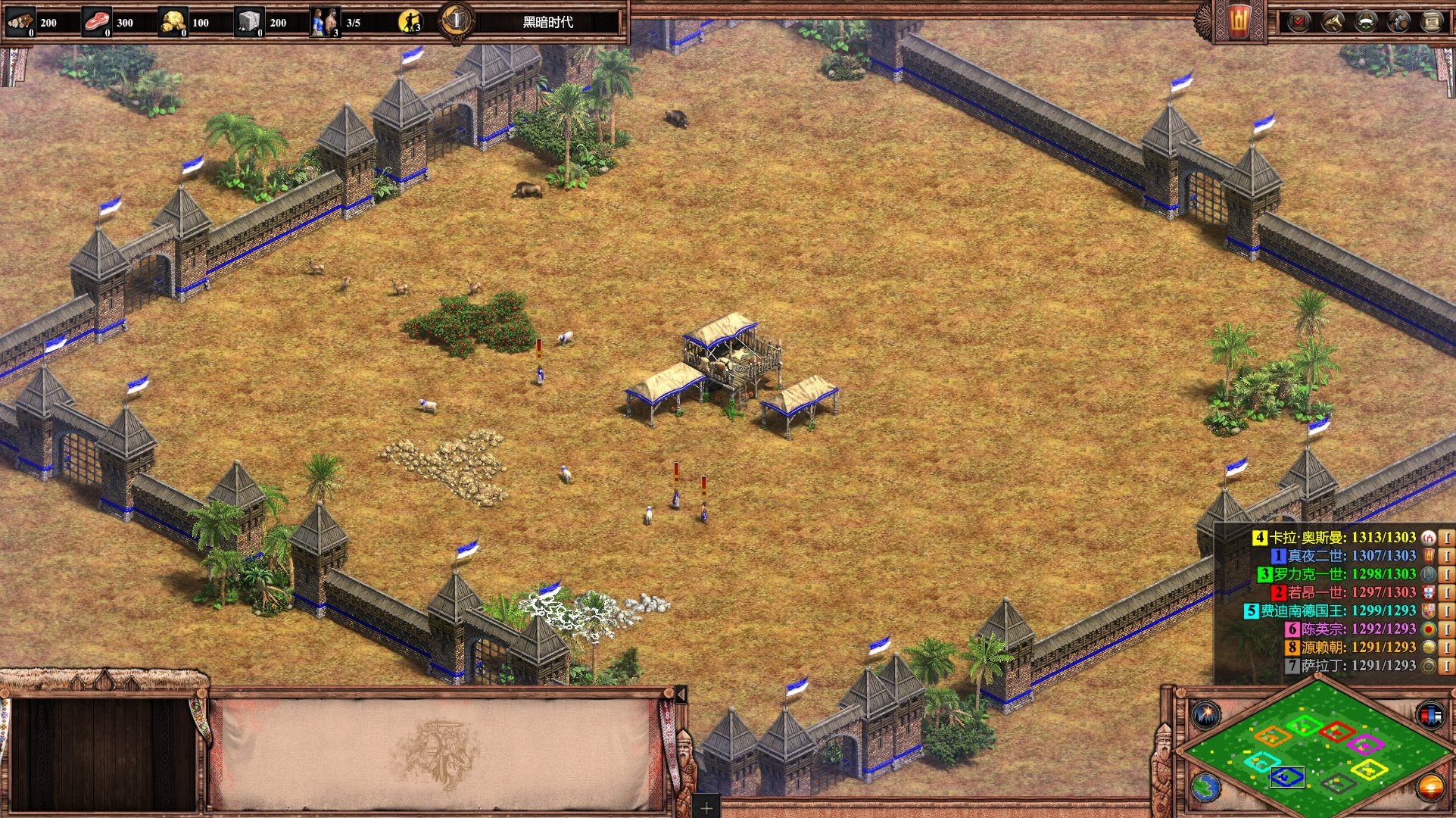1456x818 pixels.
Task: Click the plus button at bottom center
Action: point(706,808)
